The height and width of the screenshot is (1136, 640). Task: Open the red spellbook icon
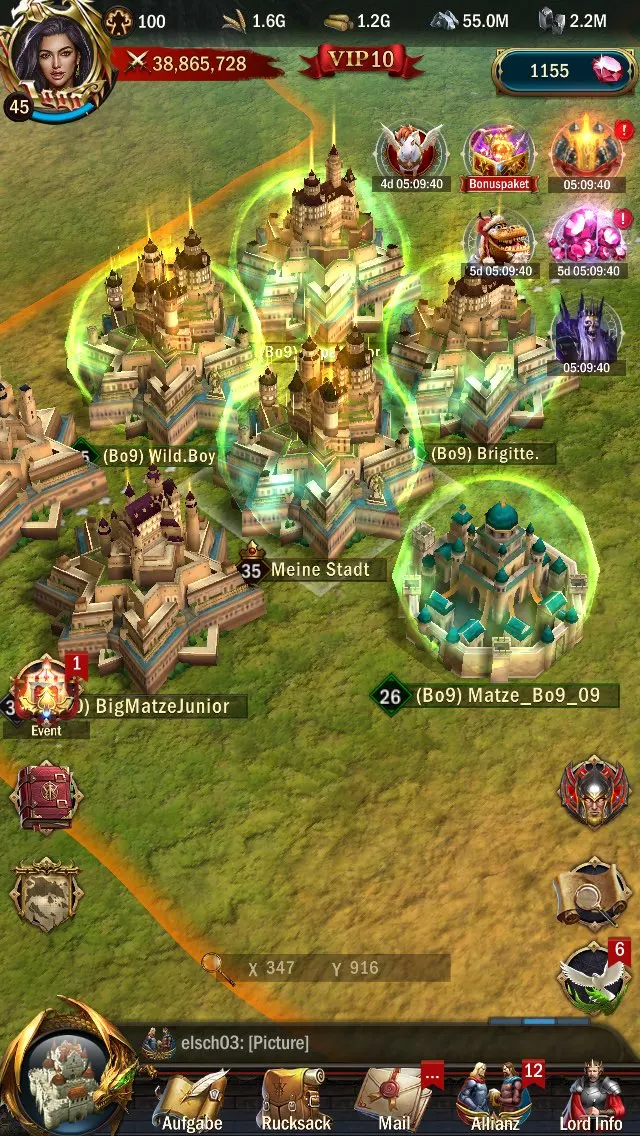coord(46,797)
